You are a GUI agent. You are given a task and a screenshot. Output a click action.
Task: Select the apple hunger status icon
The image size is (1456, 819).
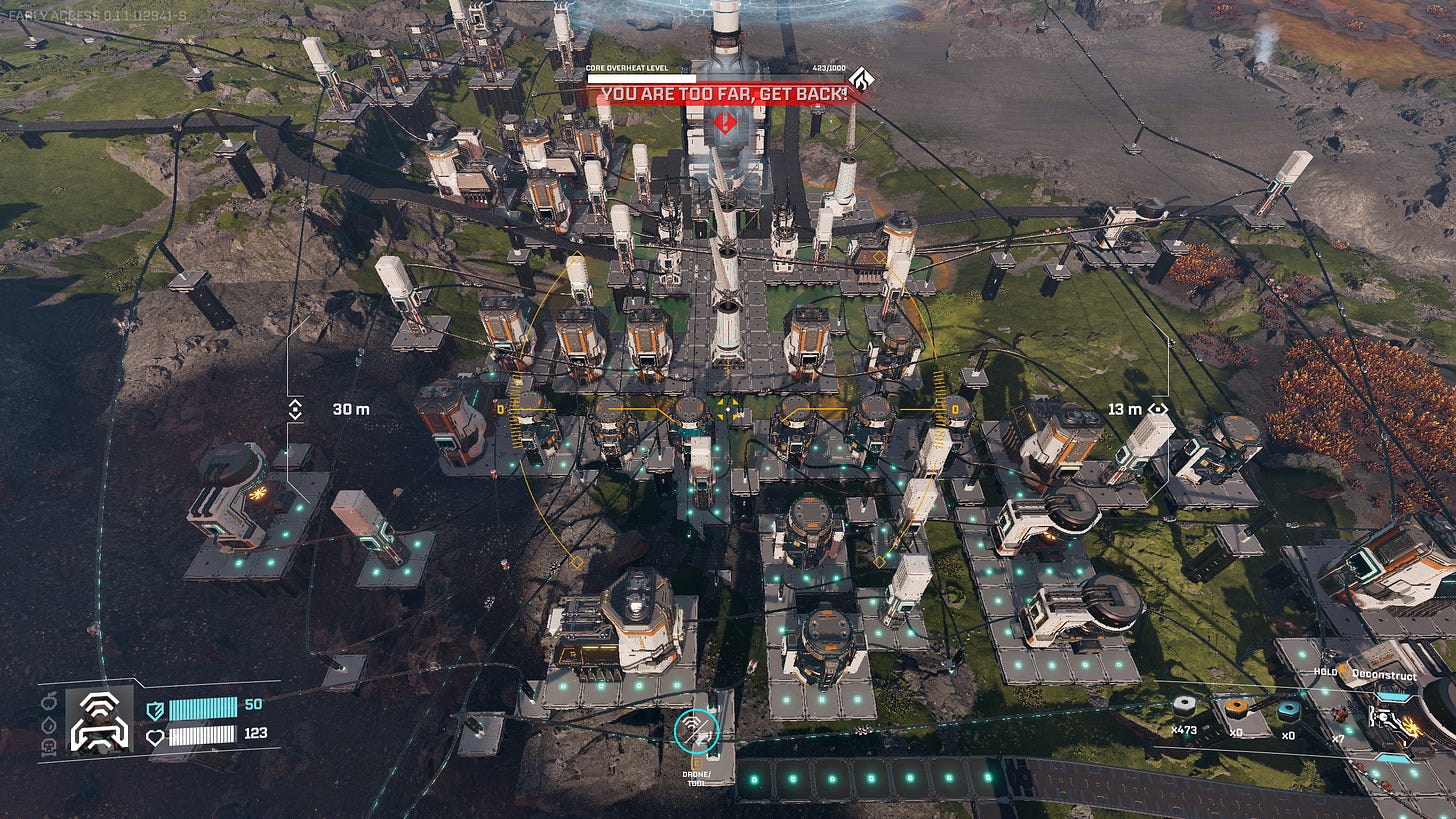click(48, 701)
